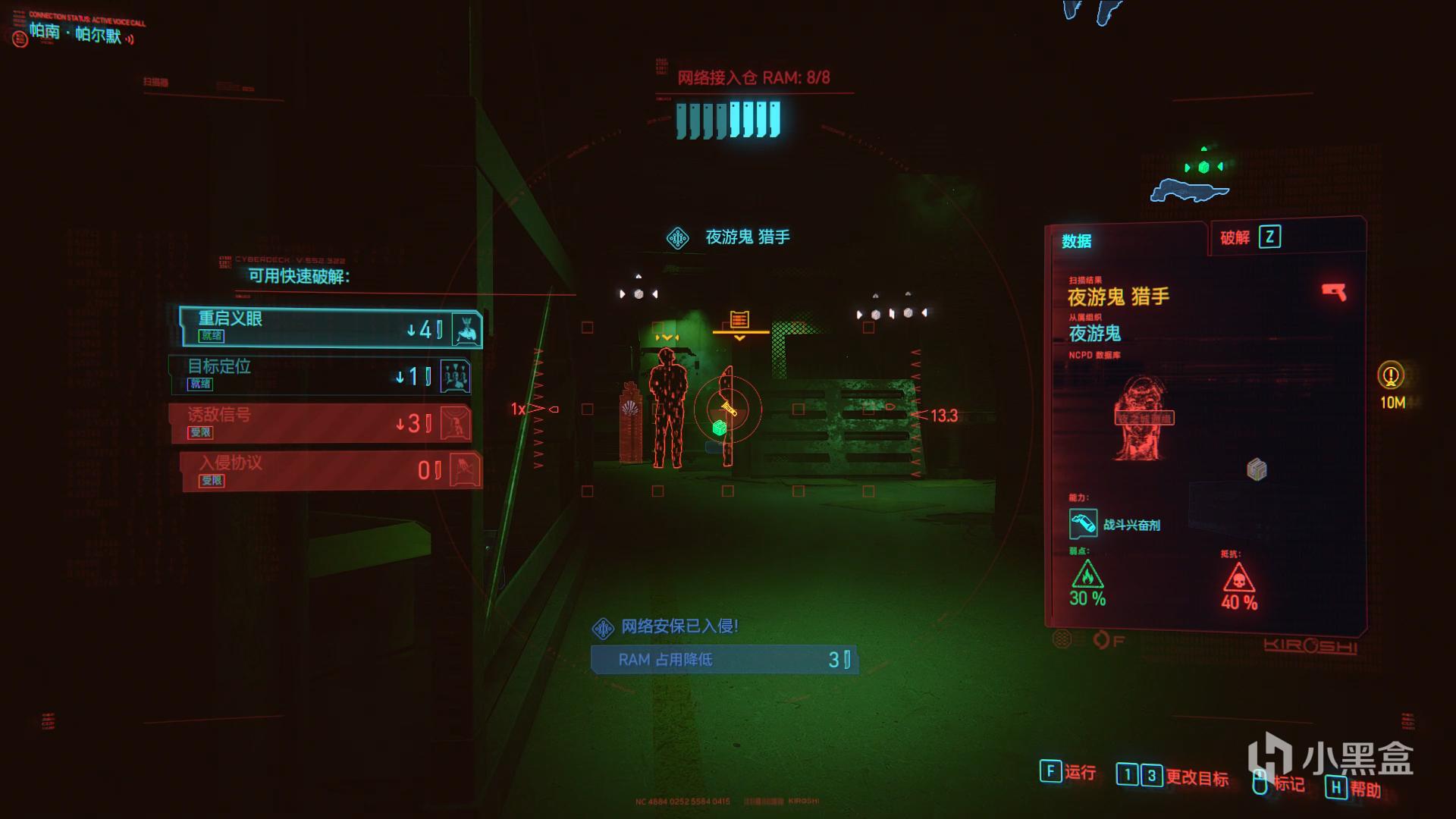
Task: Click the 战斗兴奋剂 ability icon
Action: [1083, 524]
